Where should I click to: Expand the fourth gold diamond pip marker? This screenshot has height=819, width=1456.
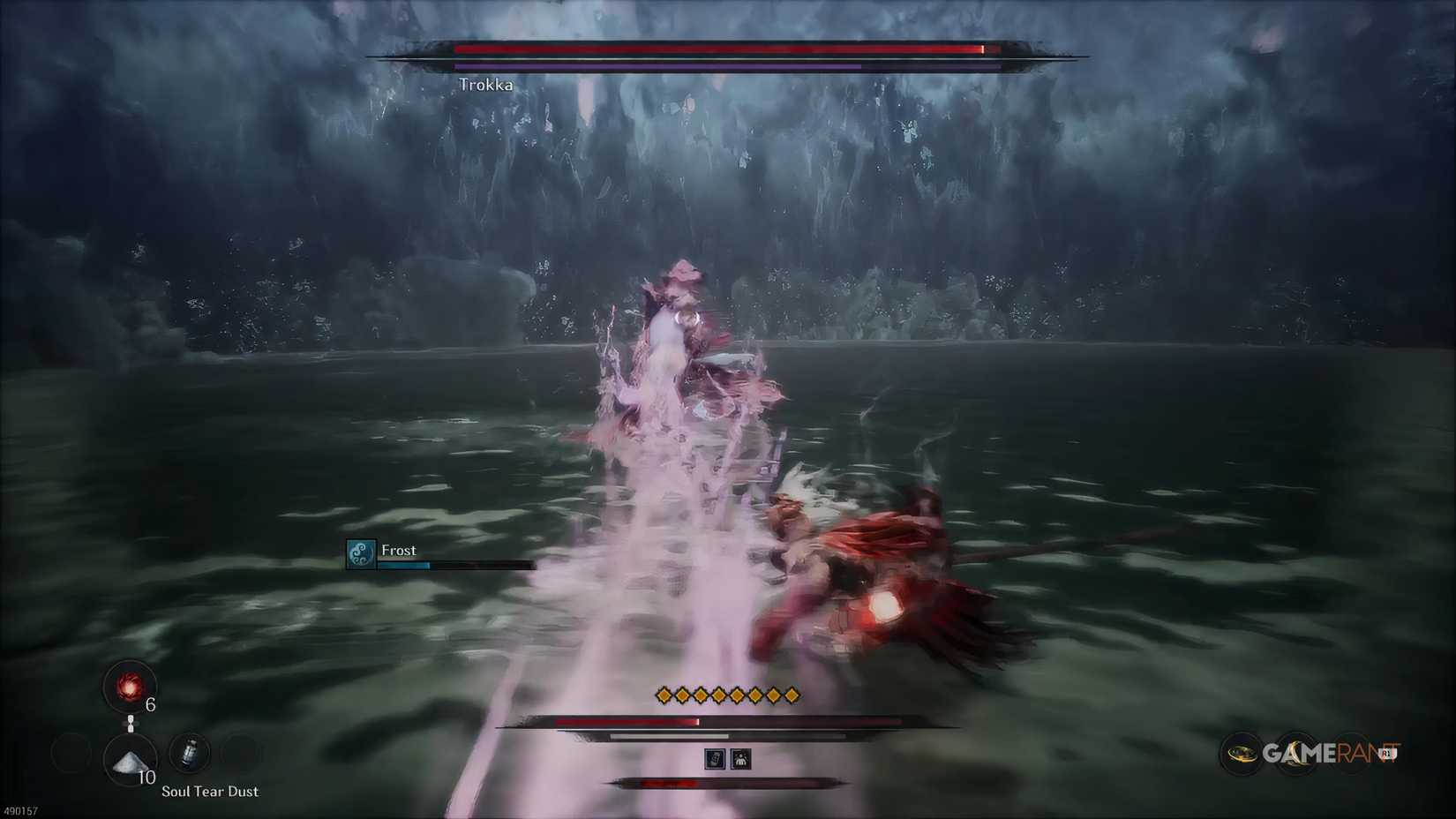[x=717, y=696]
